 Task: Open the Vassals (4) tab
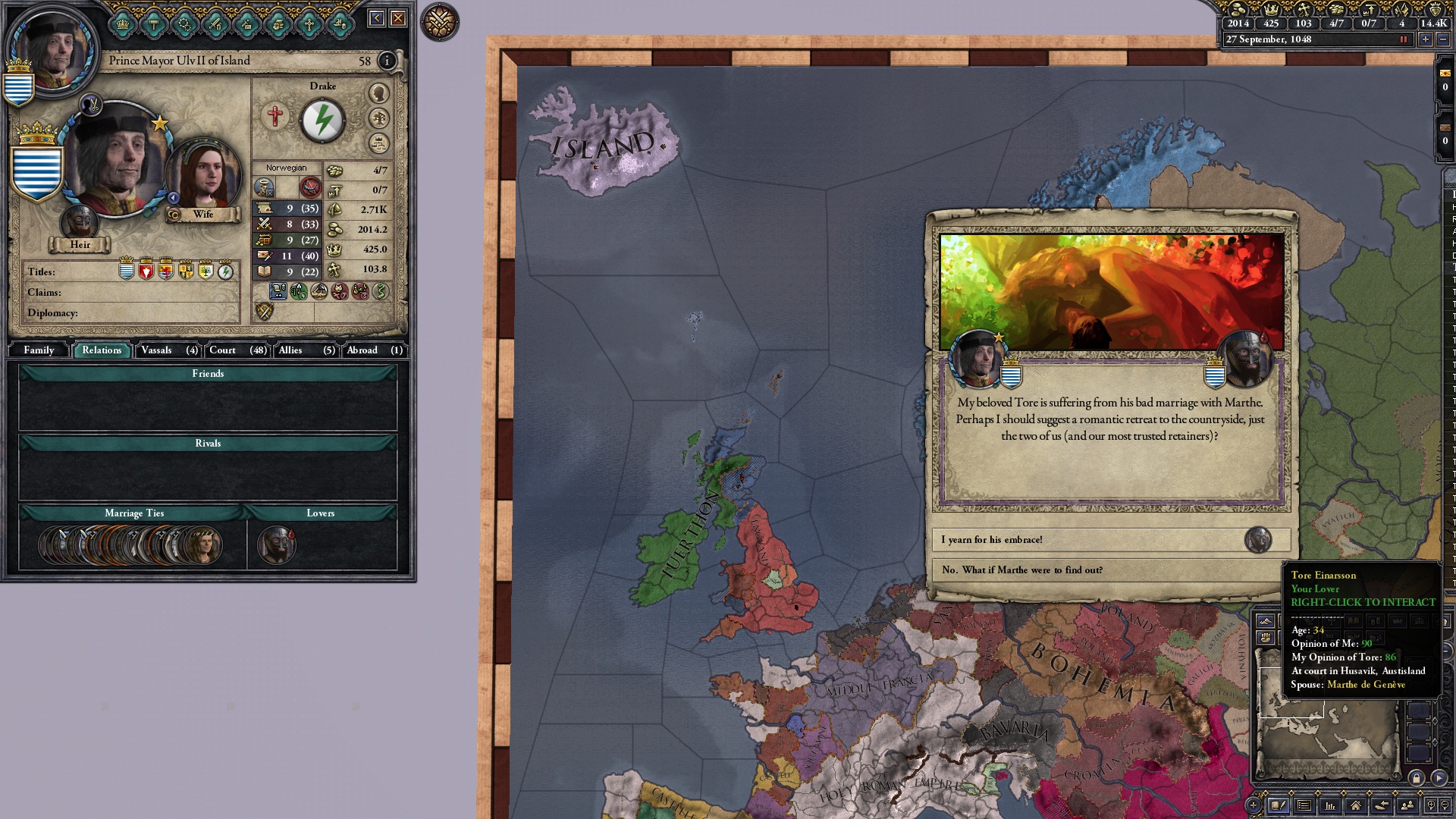click(167, 350)
